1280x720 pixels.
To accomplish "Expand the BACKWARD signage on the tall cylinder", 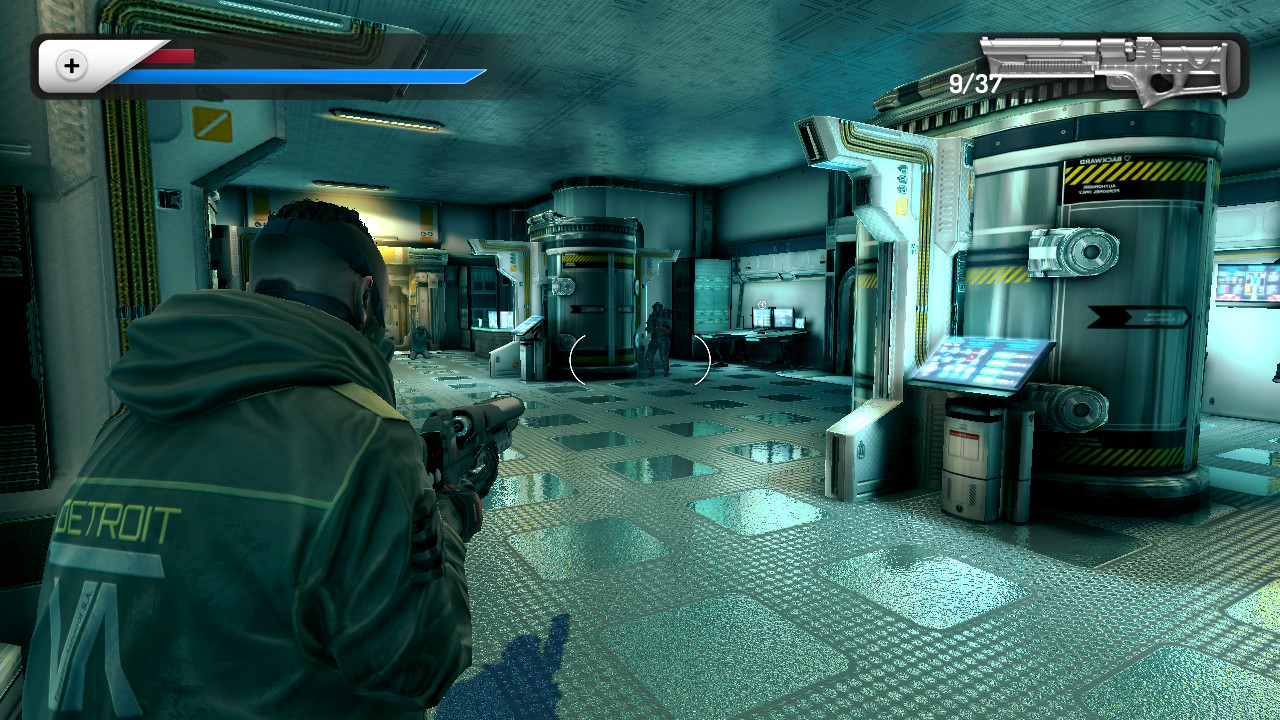I will pos(1102,159).
